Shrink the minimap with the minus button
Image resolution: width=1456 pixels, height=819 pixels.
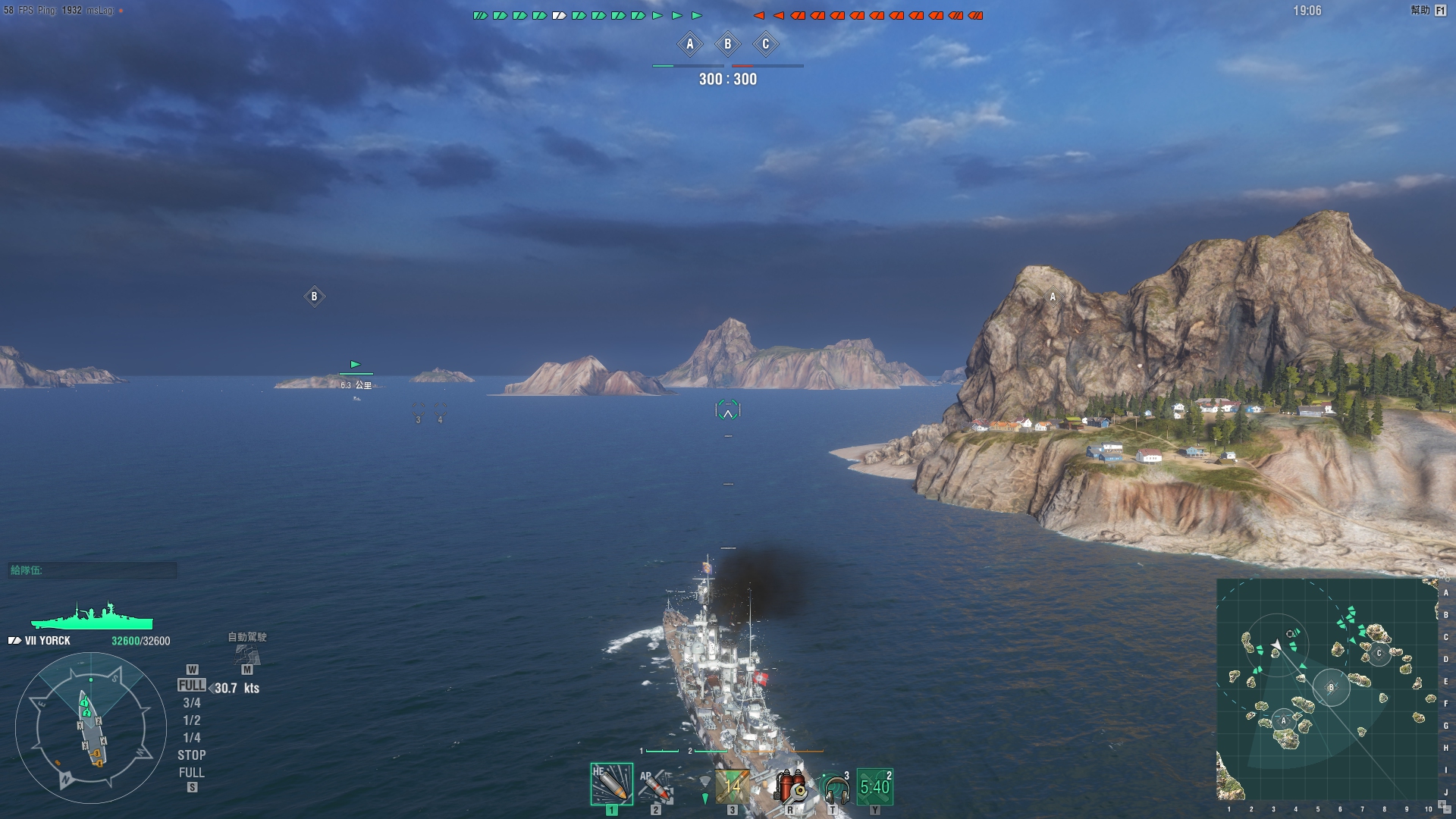point(1447,811)
